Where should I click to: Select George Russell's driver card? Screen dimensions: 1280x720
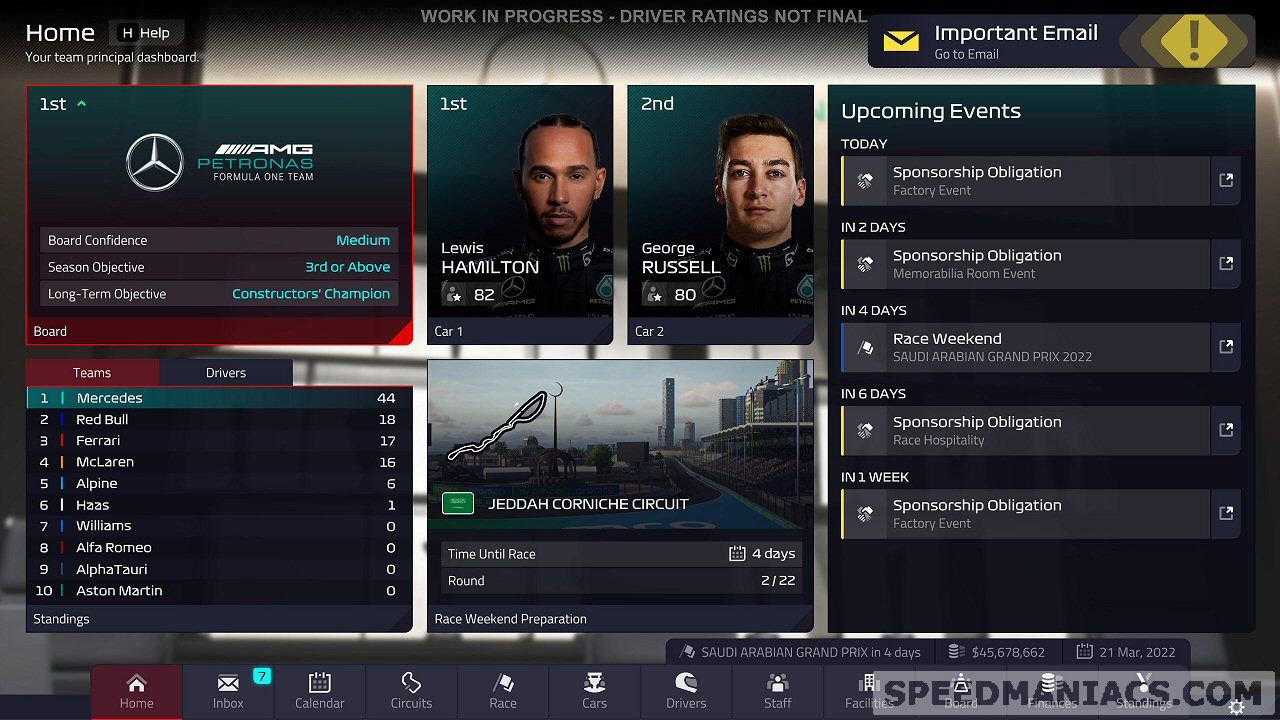point(720,214)
